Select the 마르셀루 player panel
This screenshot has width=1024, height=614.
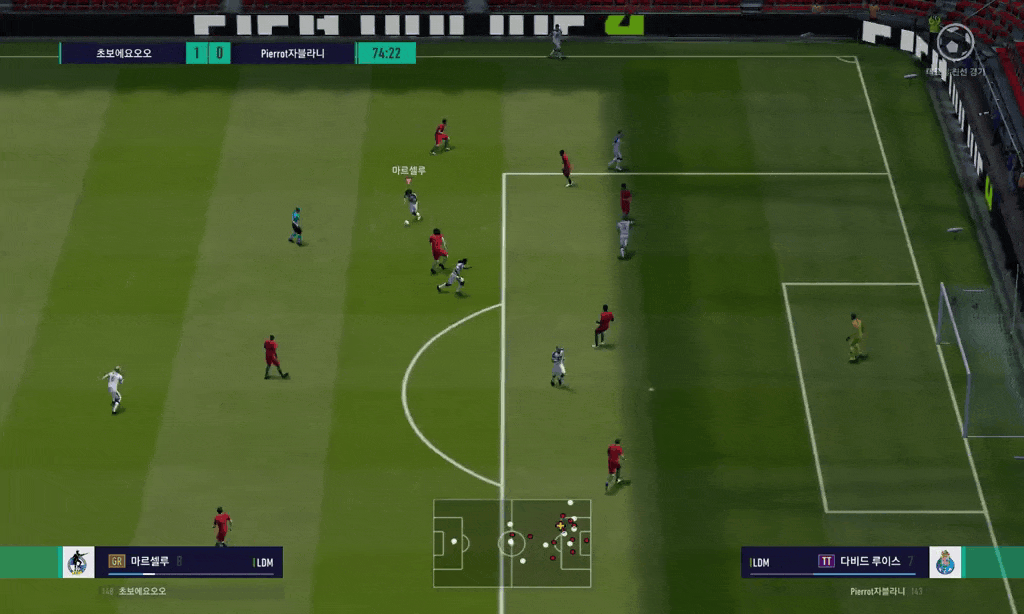tap(188, 562)
